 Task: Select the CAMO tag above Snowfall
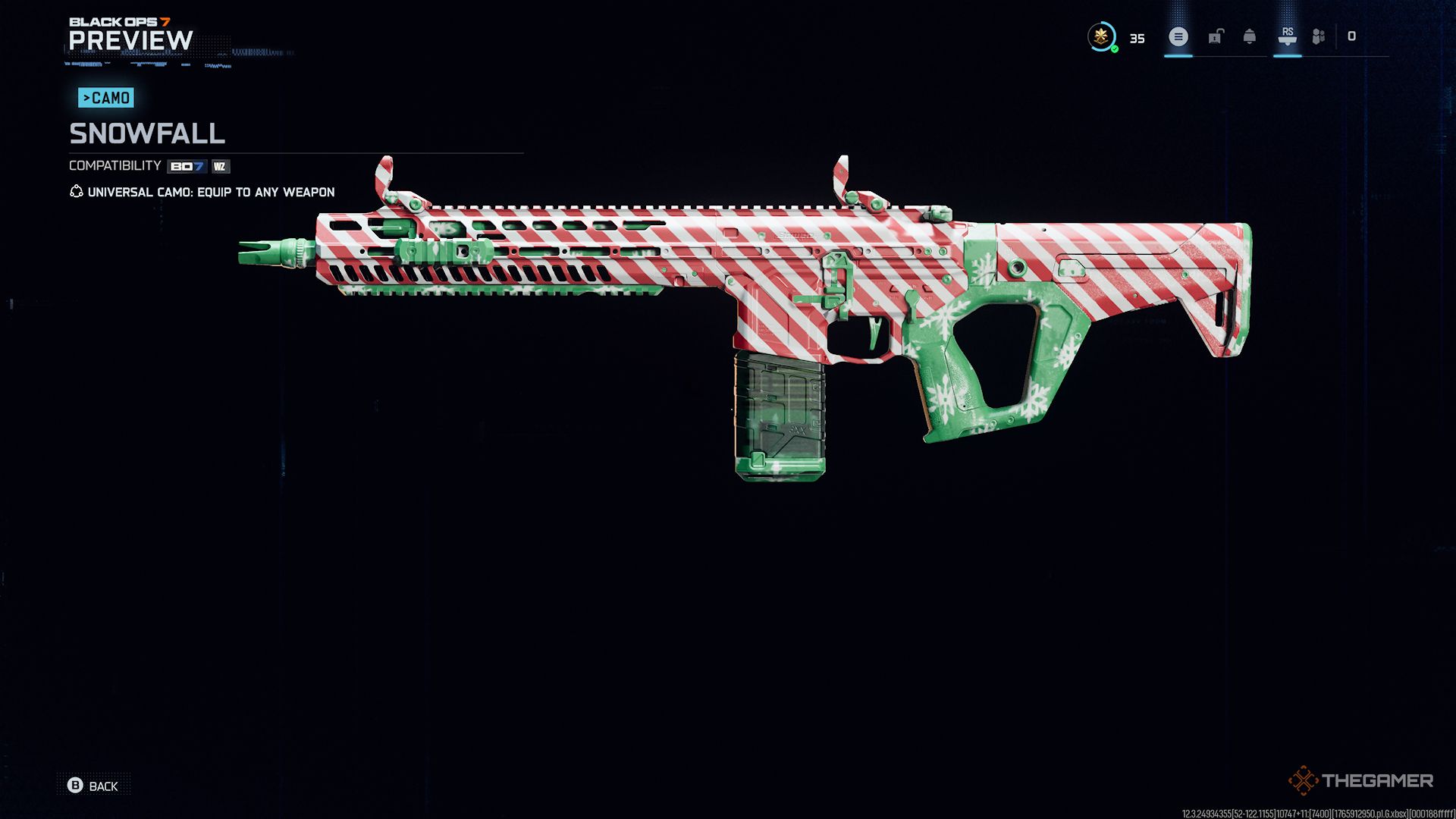pos(105,97)
